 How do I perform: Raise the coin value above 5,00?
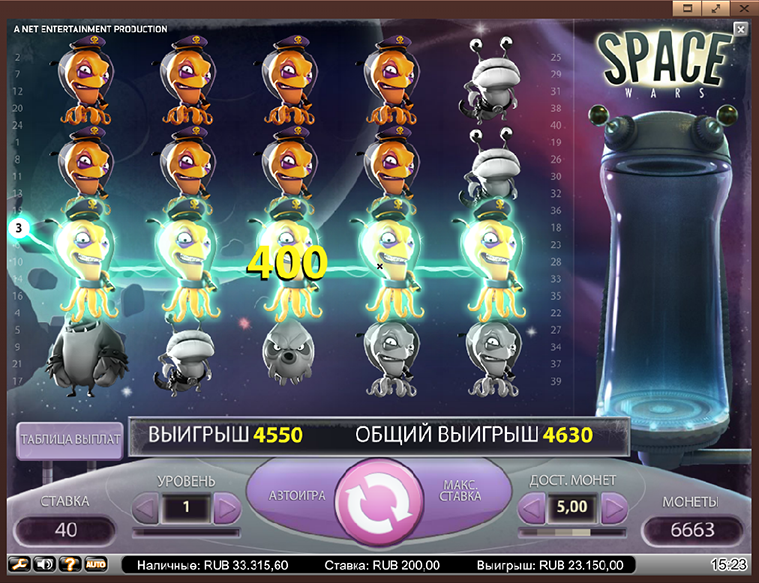tap(611, 508)
